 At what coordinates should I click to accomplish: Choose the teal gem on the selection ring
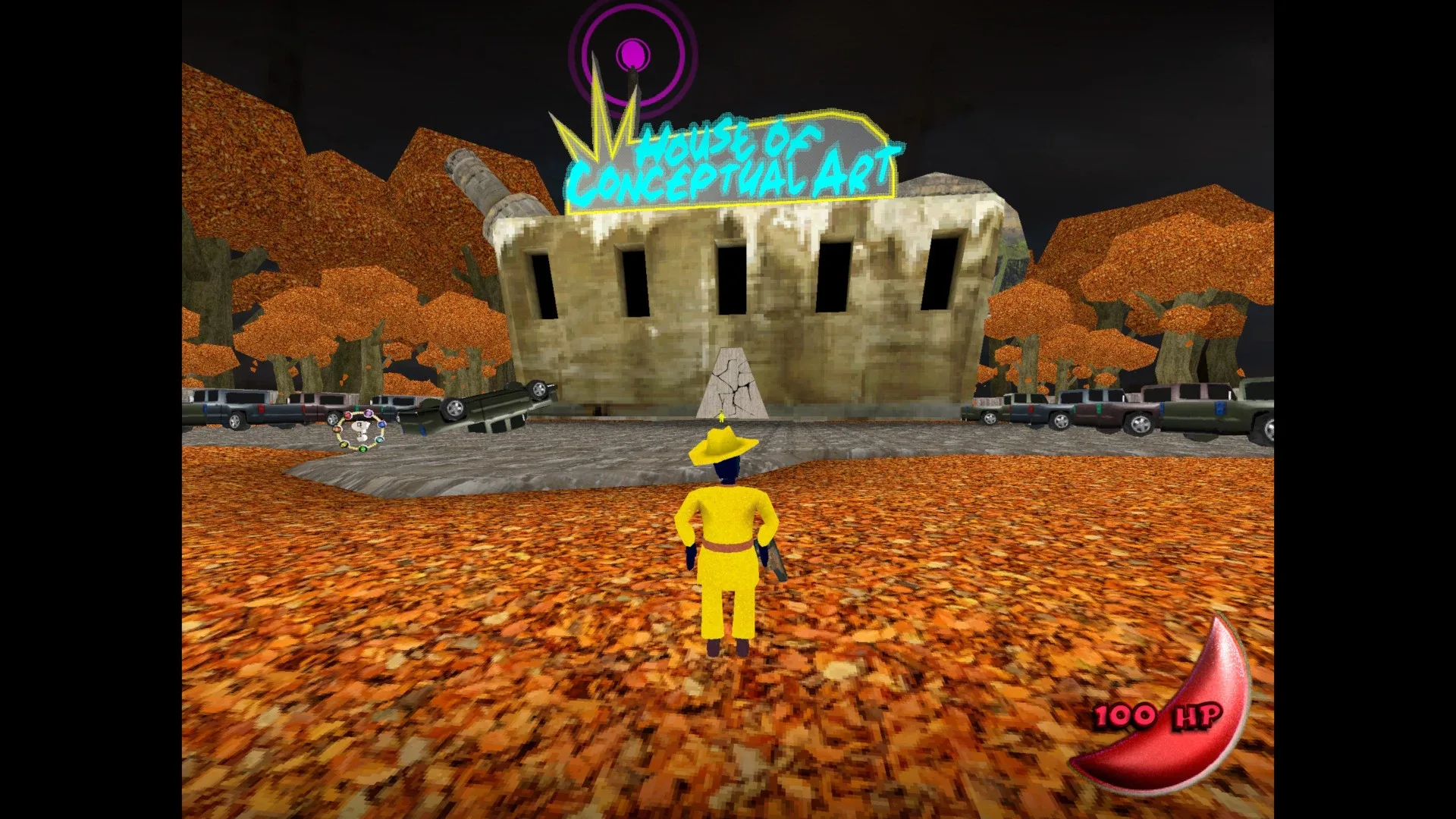(379, 440)
